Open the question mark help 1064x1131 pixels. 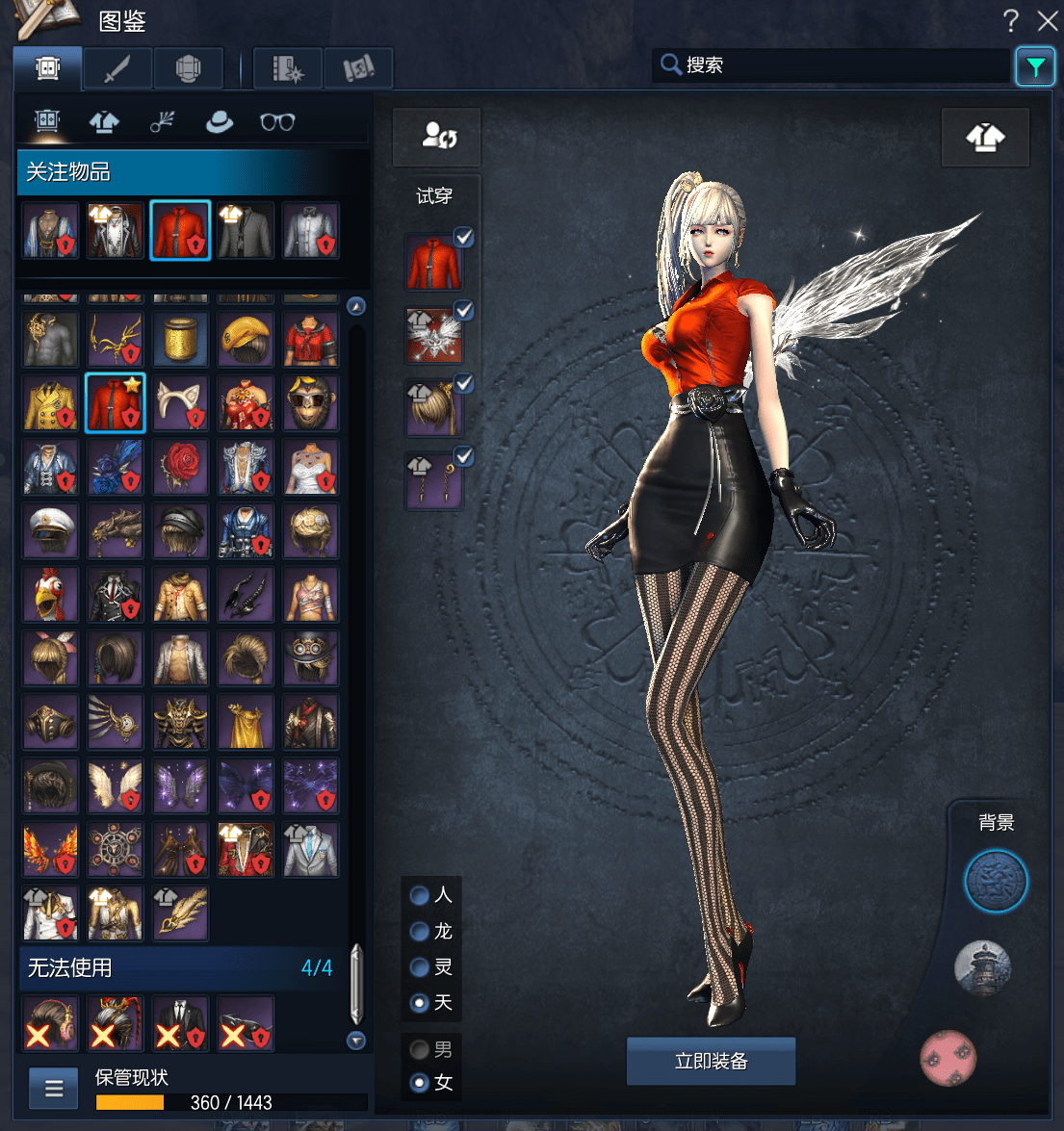pyautogui.click(x=1010, y=20)
